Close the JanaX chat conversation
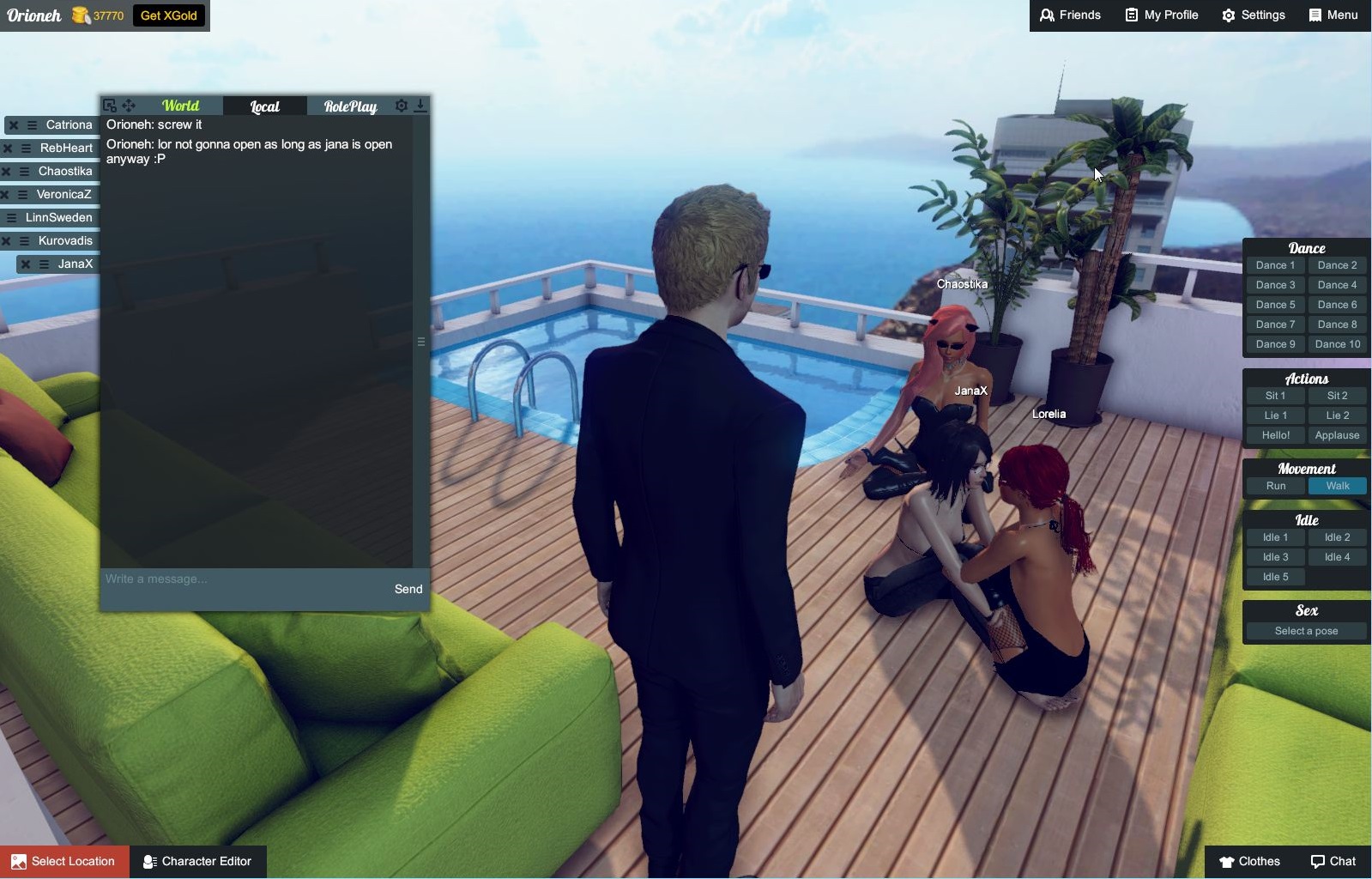 coord(25,264)
